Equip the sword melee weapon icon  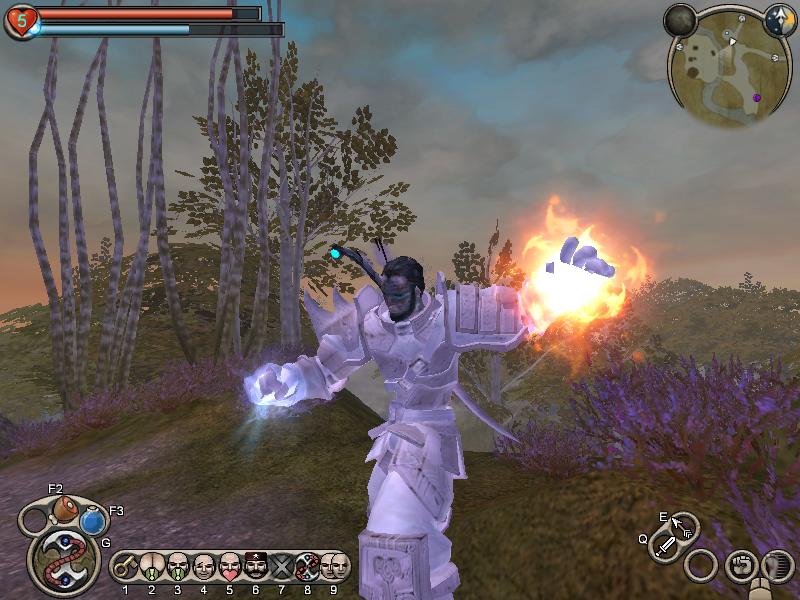click(666, 547)
